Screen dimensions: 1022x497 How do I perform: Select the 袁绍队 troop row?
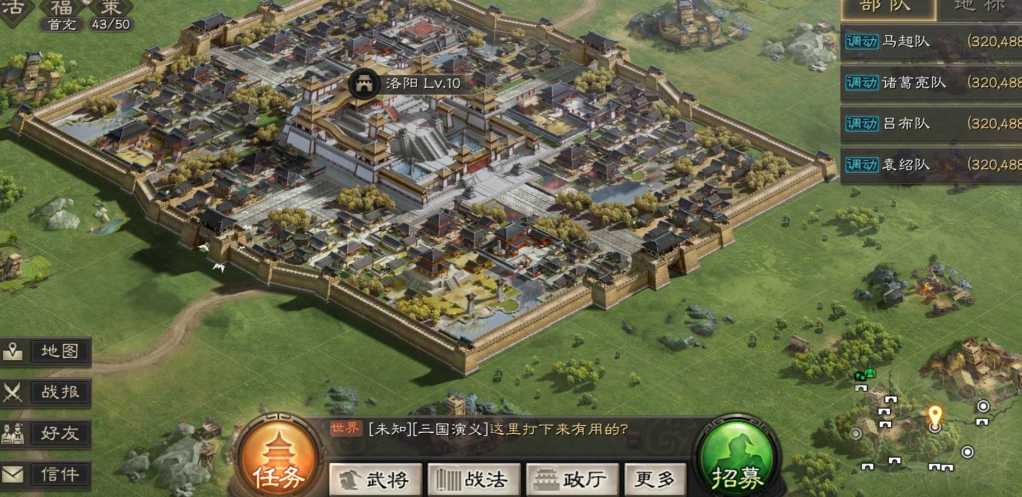(930, 164)
